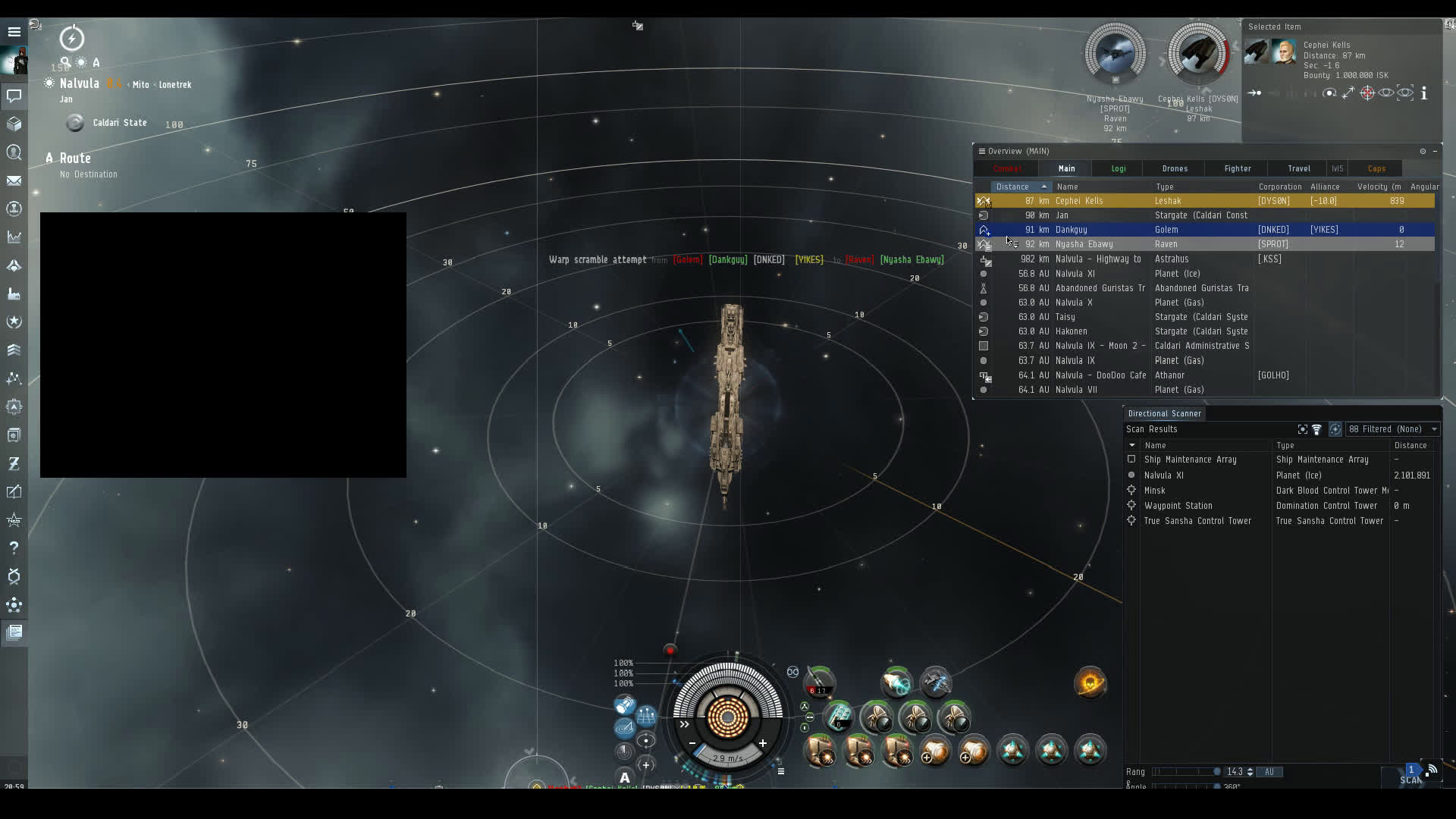Show info for the selected item
1456x819 pixels.
(x=1424, y=93)
